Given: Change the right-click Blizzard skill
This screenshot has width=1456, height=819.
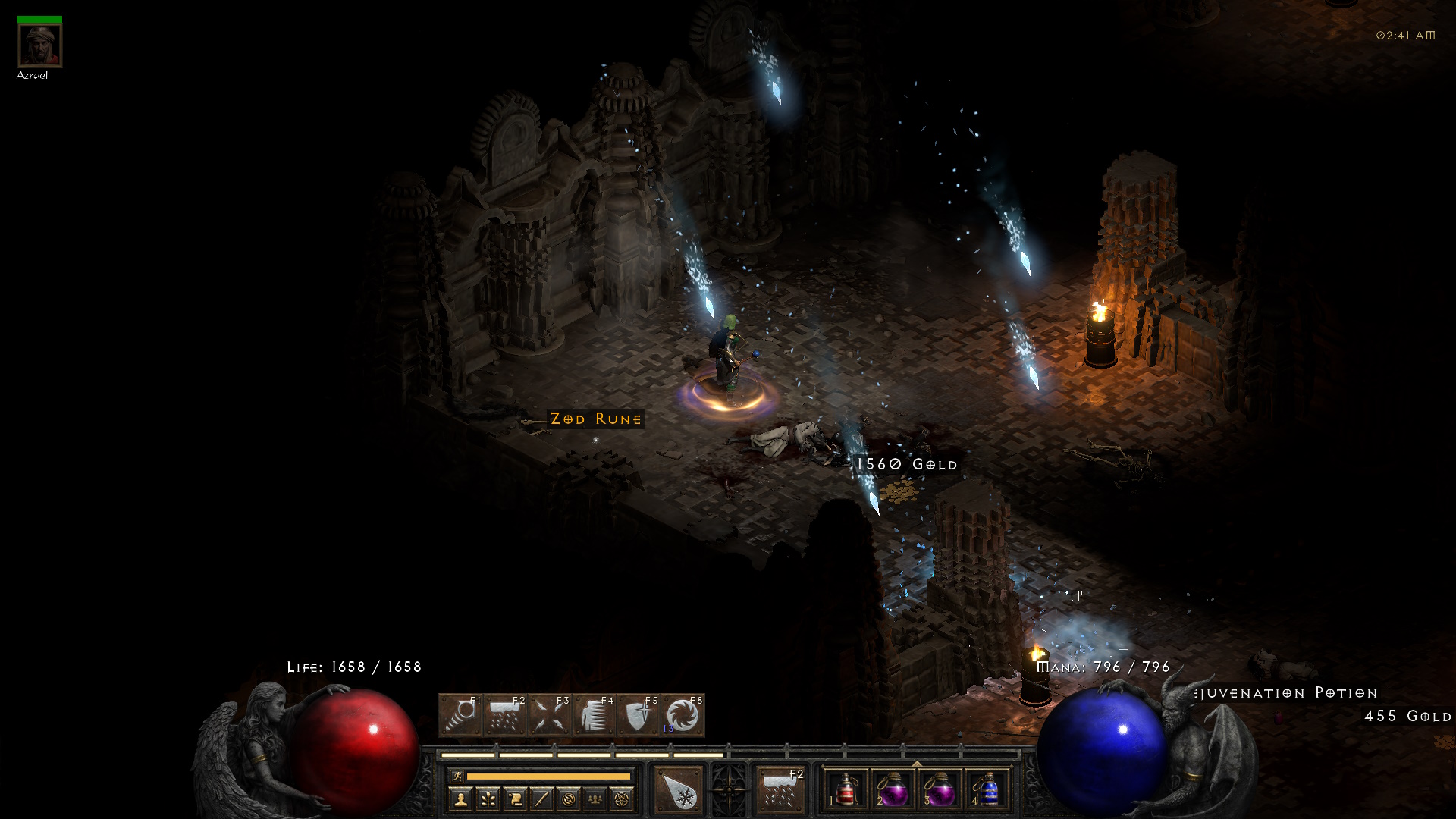Looking at the screenshot, I should pyautogui.click(x=780, y=790).
